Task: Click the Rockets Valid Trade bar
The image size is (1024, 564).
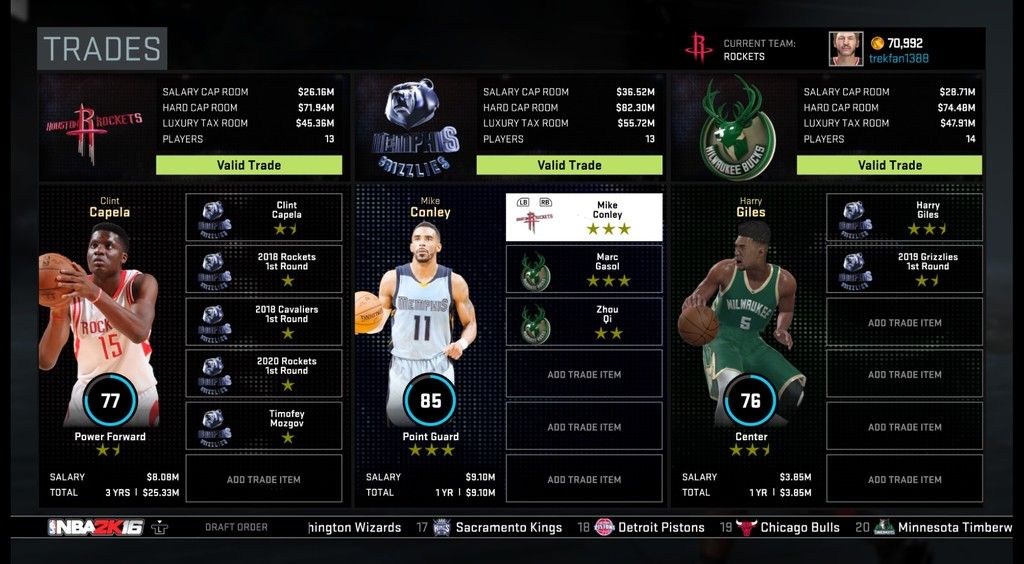Action: [249, 165]
